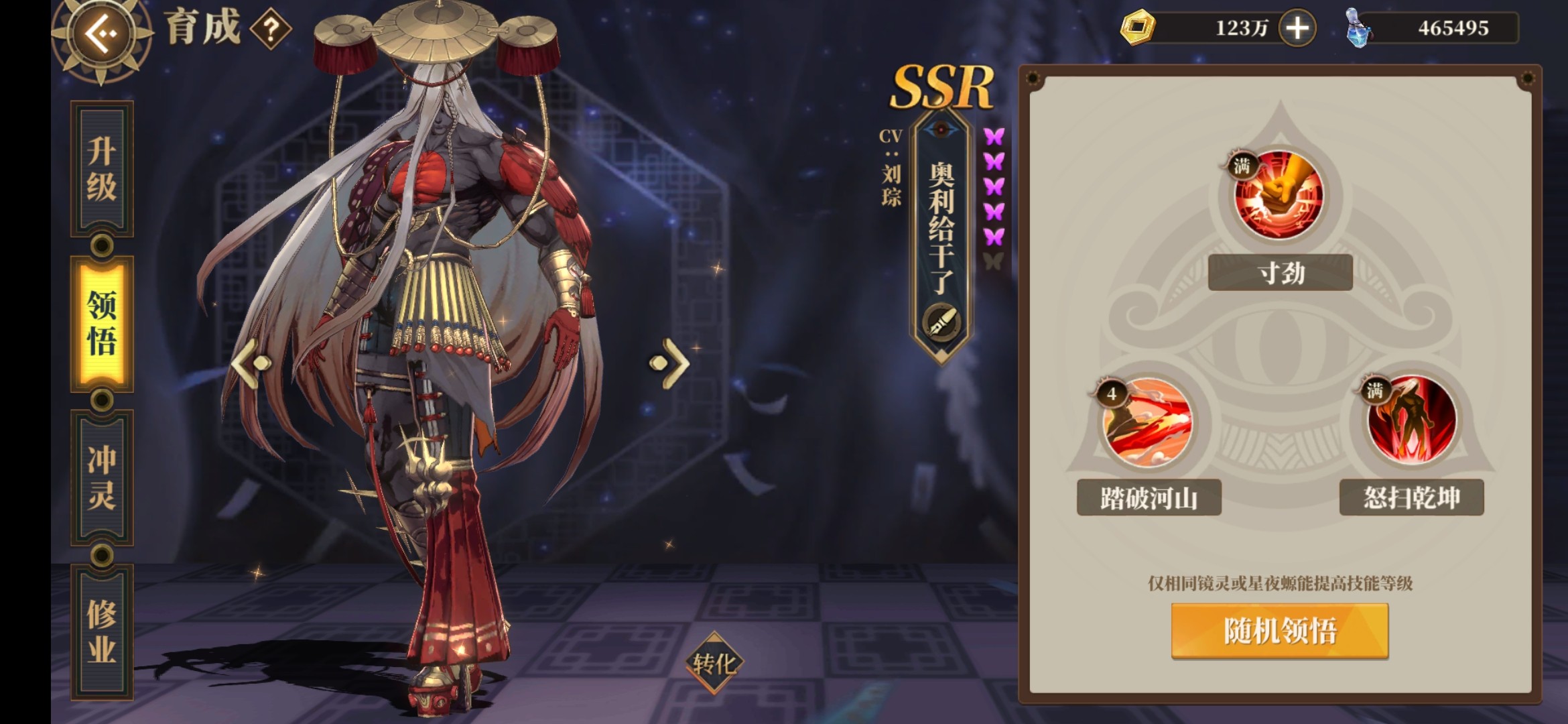Switch to the 升级 tab
Image resolution: width=1568 pixels, height=724 pixels.
102,169
